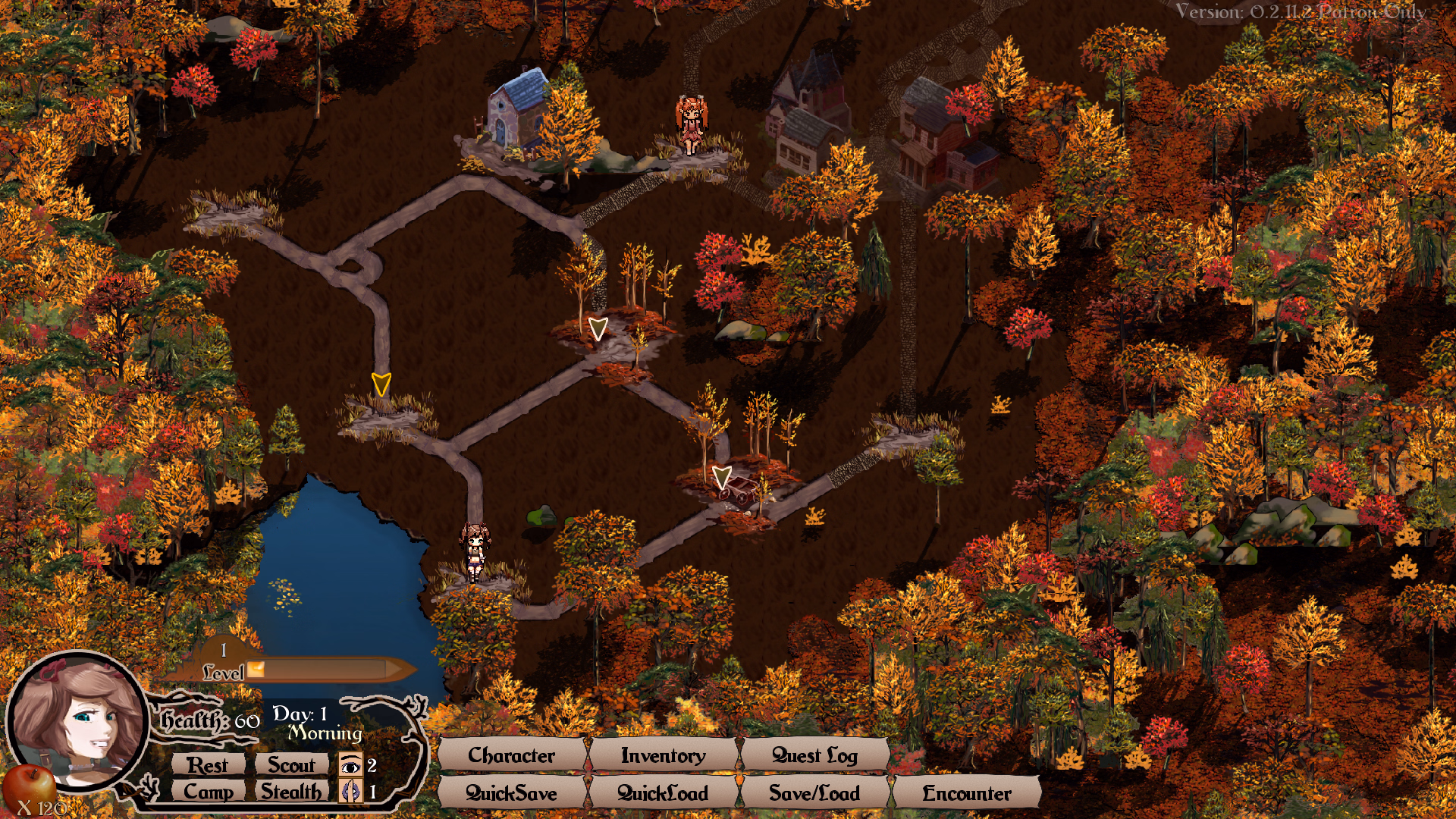Click the Stealth cloak-and-dagger icon showing 1
This screenshot has width=1456, height=819.
(x=350, y=791)
